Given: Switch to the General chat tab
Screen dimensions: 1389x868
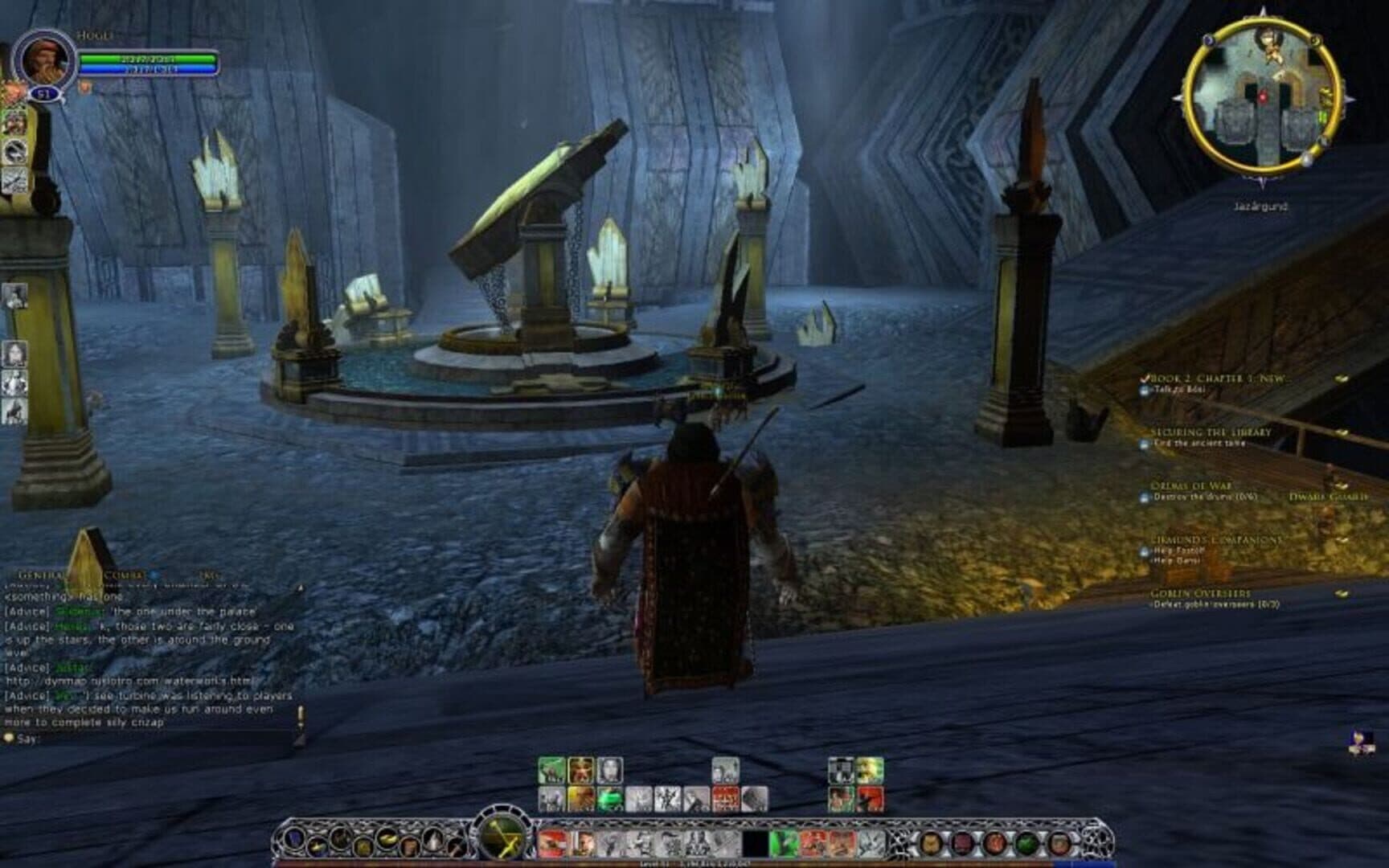Looking at the screenshot, I should point(42,575).
